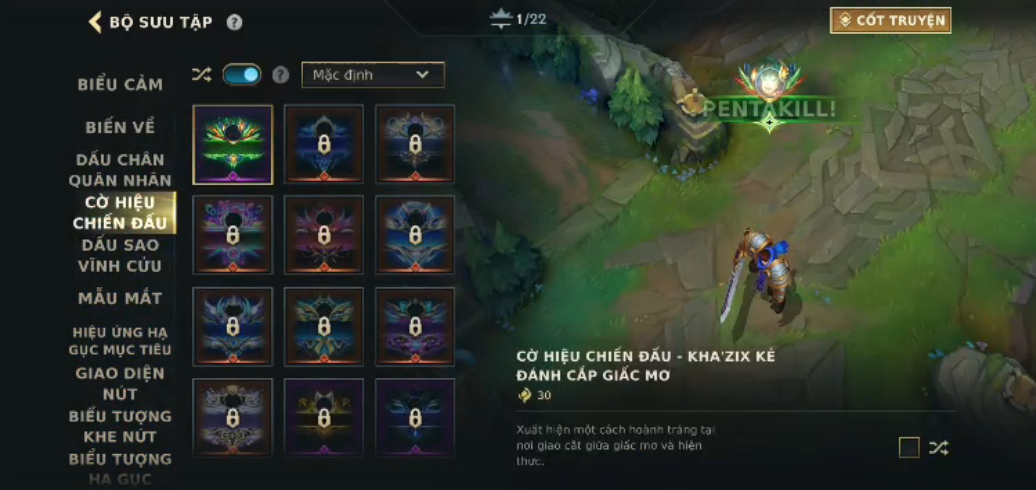Switch to the Mẫu Mắt tab
1036x490 pixels.
pos(120,298)
